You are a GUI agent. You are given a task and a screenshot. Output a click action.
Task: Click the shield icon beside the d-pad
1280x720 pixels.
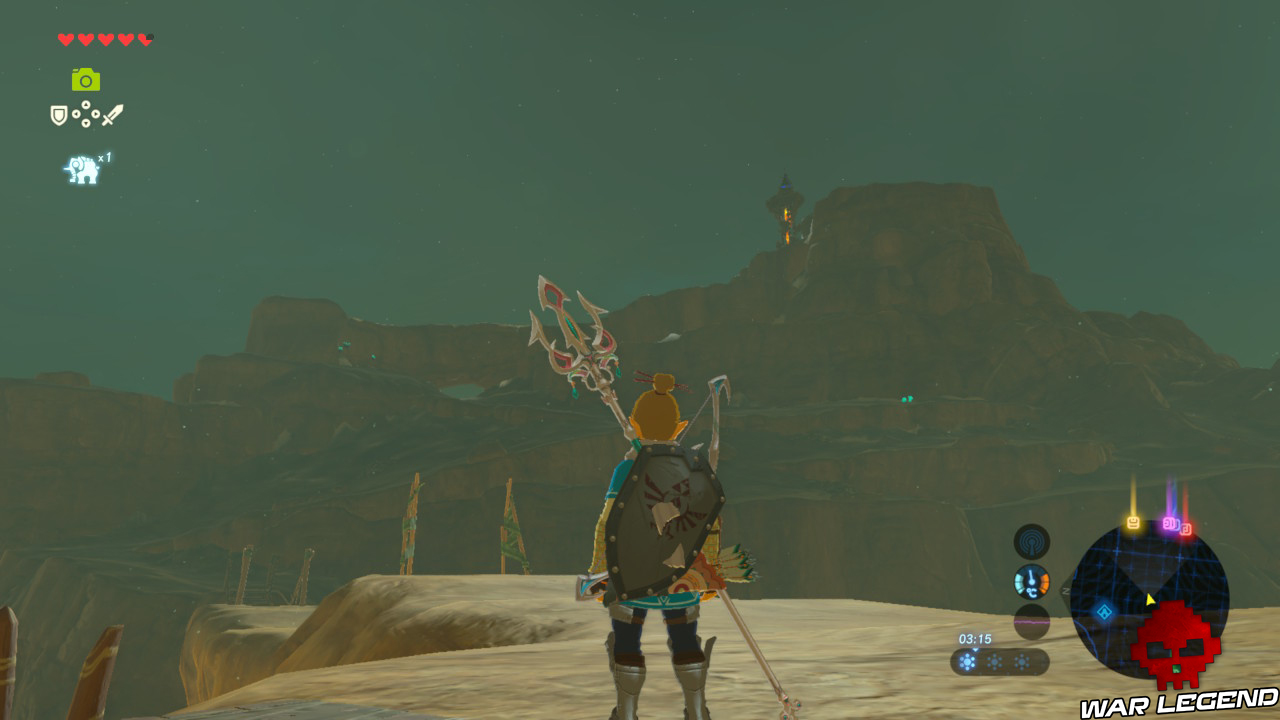click(57, 114)
